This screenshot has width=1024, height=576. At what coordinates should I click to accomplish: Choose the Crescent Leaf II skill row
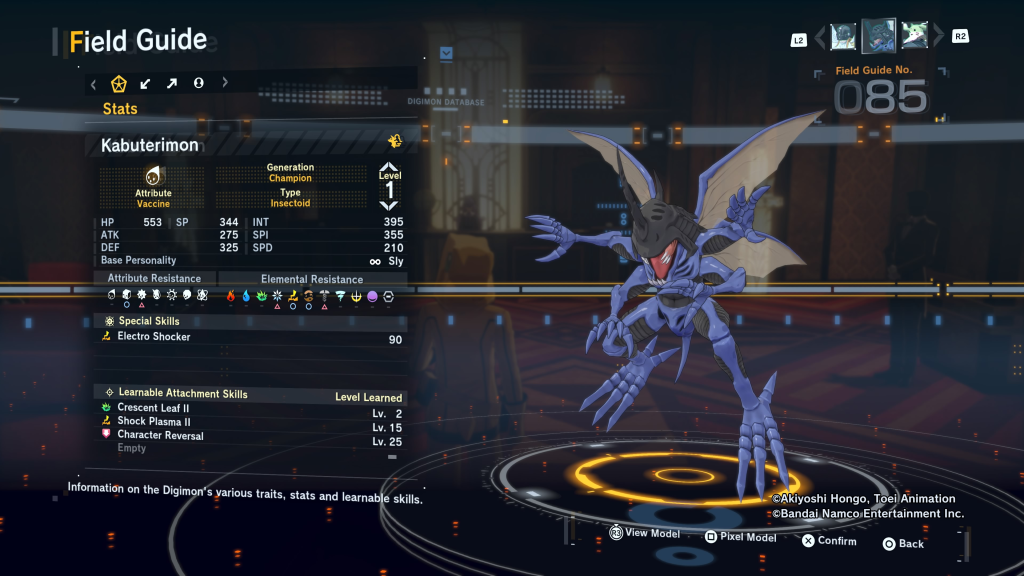[250, 409]
